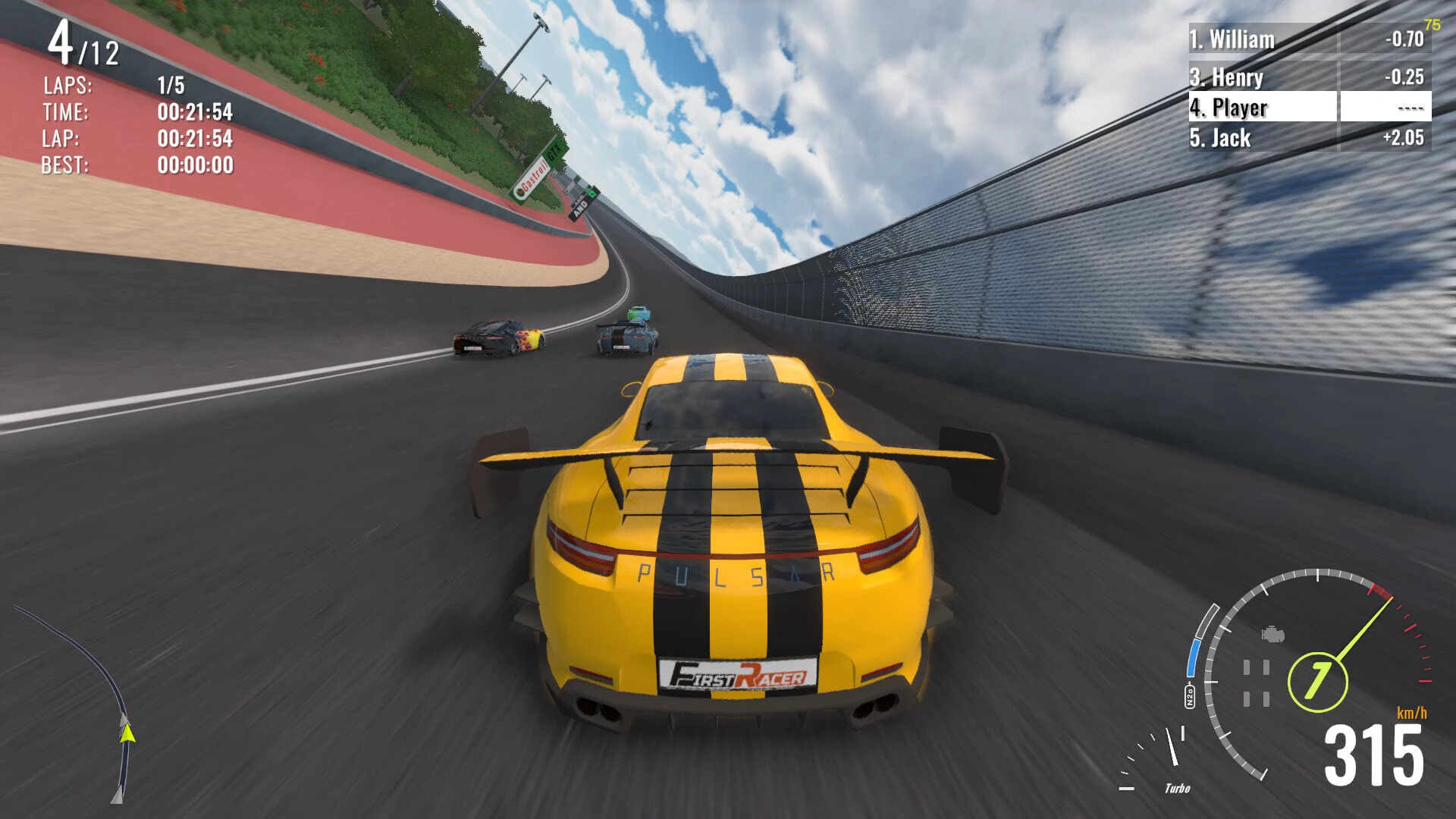
Task: Click the tire wear indicator icon
Action: pyautogui.click(x=1255, y=681)
